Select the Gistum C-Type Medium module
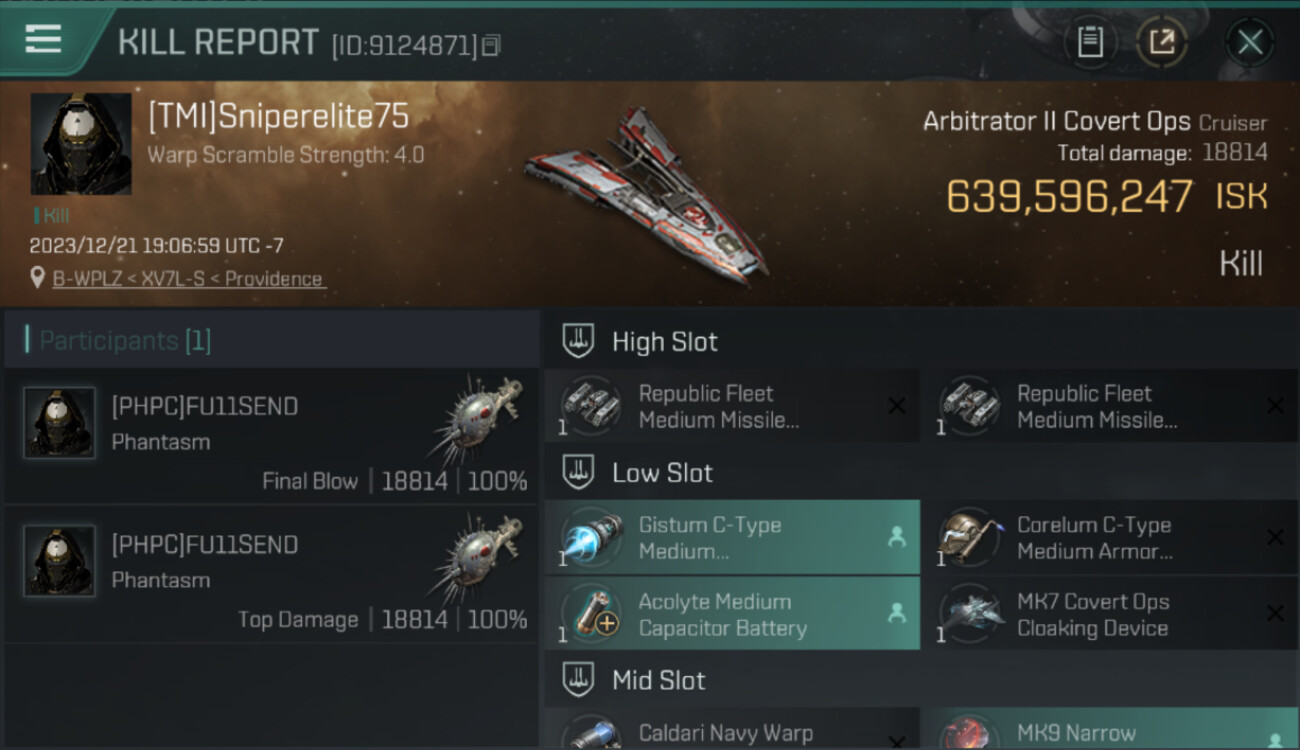The image size is (1300, 750). (x=731, y=538)
